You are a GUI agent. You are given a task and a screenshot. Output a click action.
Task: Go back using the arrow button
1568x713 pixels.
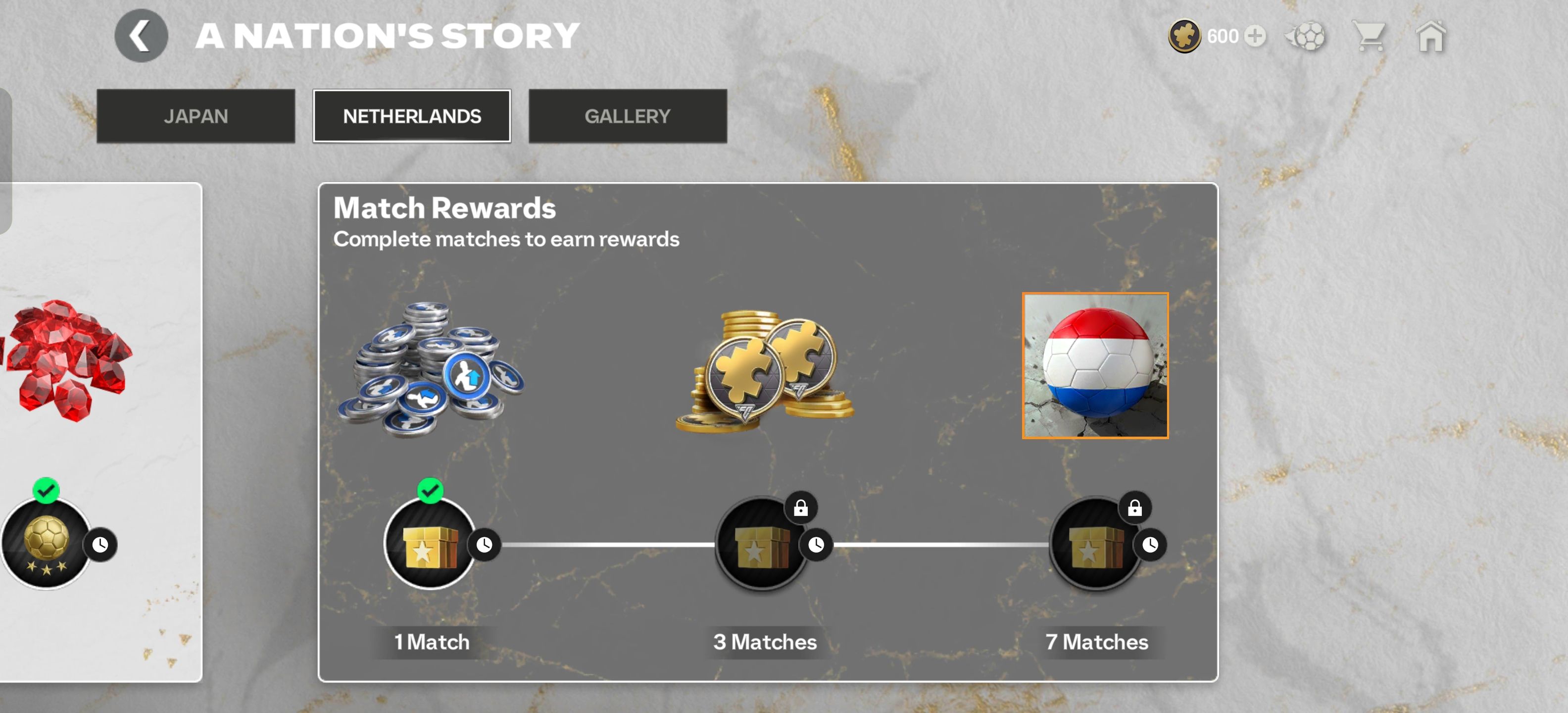click(141, 36)
